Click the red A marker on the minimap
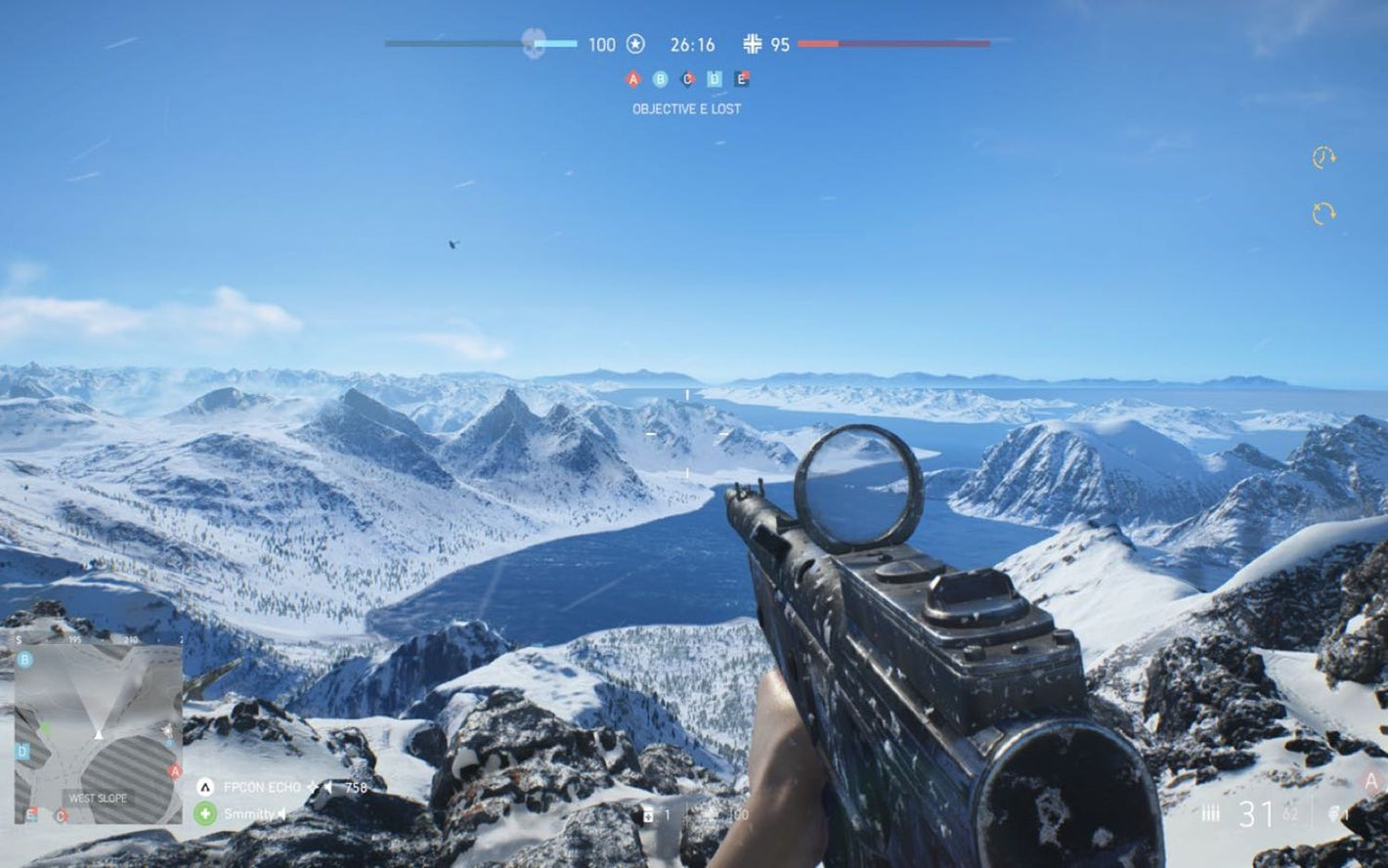The image size is (1388, 868). (x=175, y=771)
